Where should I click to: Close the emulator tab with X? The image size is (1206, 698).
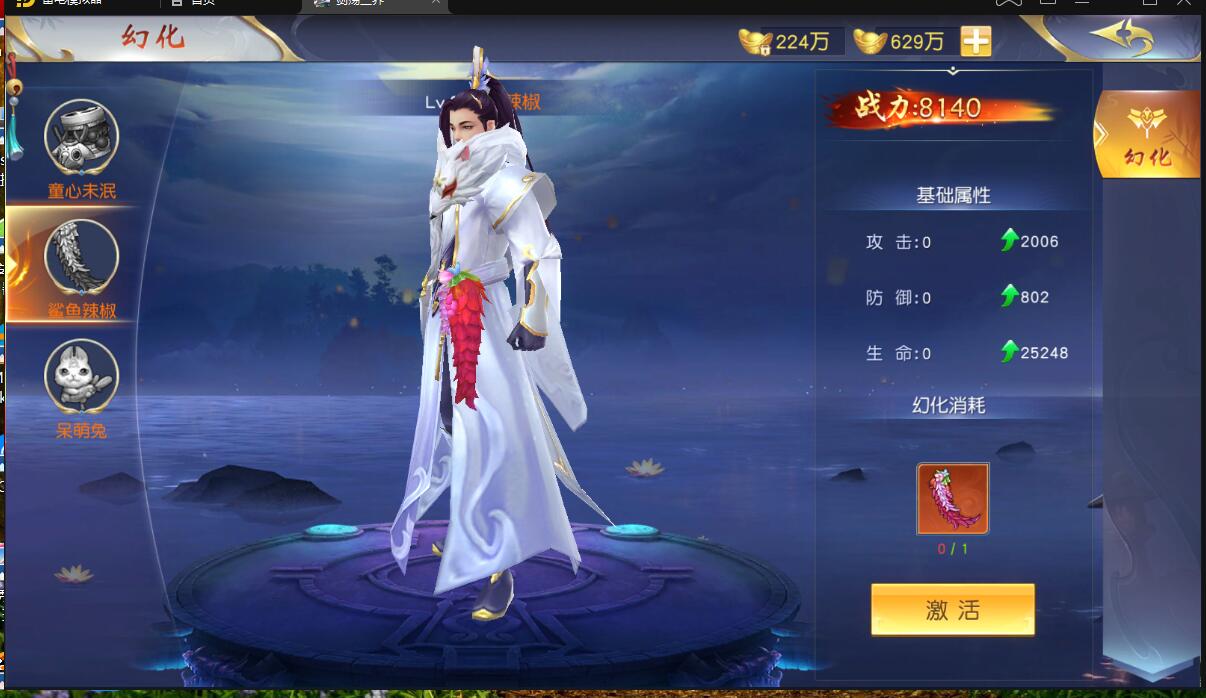436,3
